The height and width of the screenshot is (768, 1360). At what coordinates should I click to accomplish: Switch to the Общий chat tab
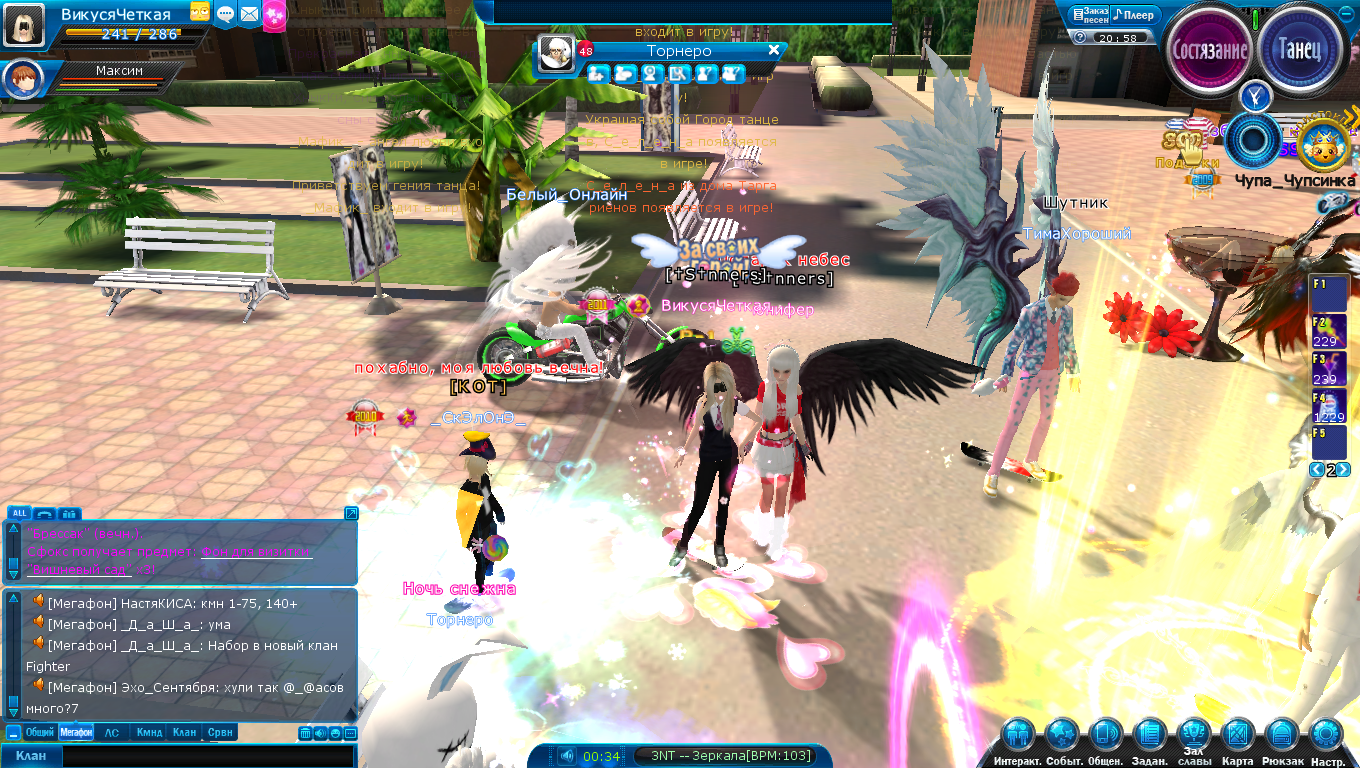pyautogui.click(x=39, y=733)
